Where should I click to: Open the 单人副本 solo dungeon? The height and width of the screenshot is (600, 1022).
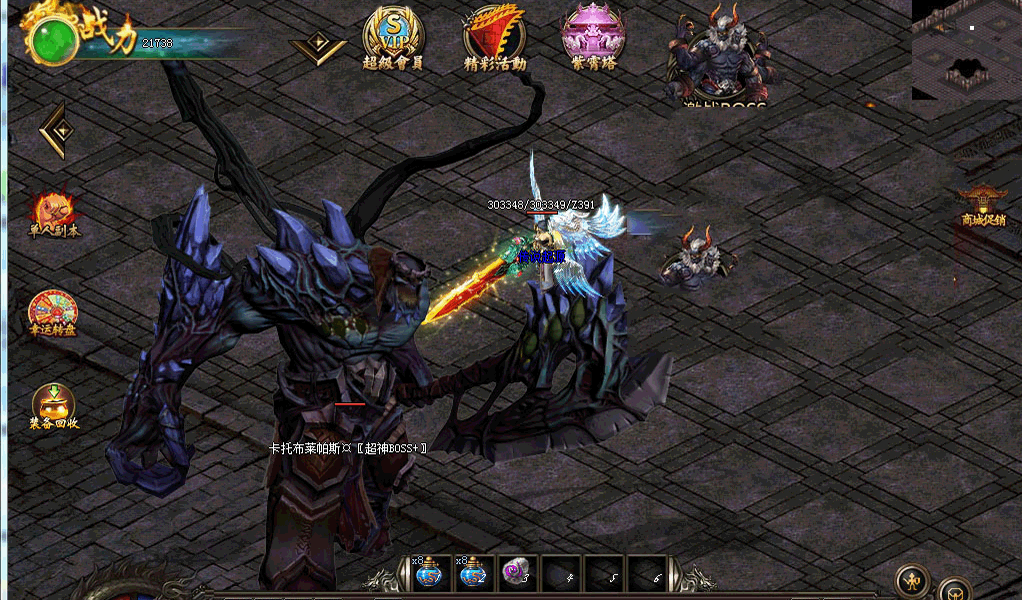click(x=54, y=215)
